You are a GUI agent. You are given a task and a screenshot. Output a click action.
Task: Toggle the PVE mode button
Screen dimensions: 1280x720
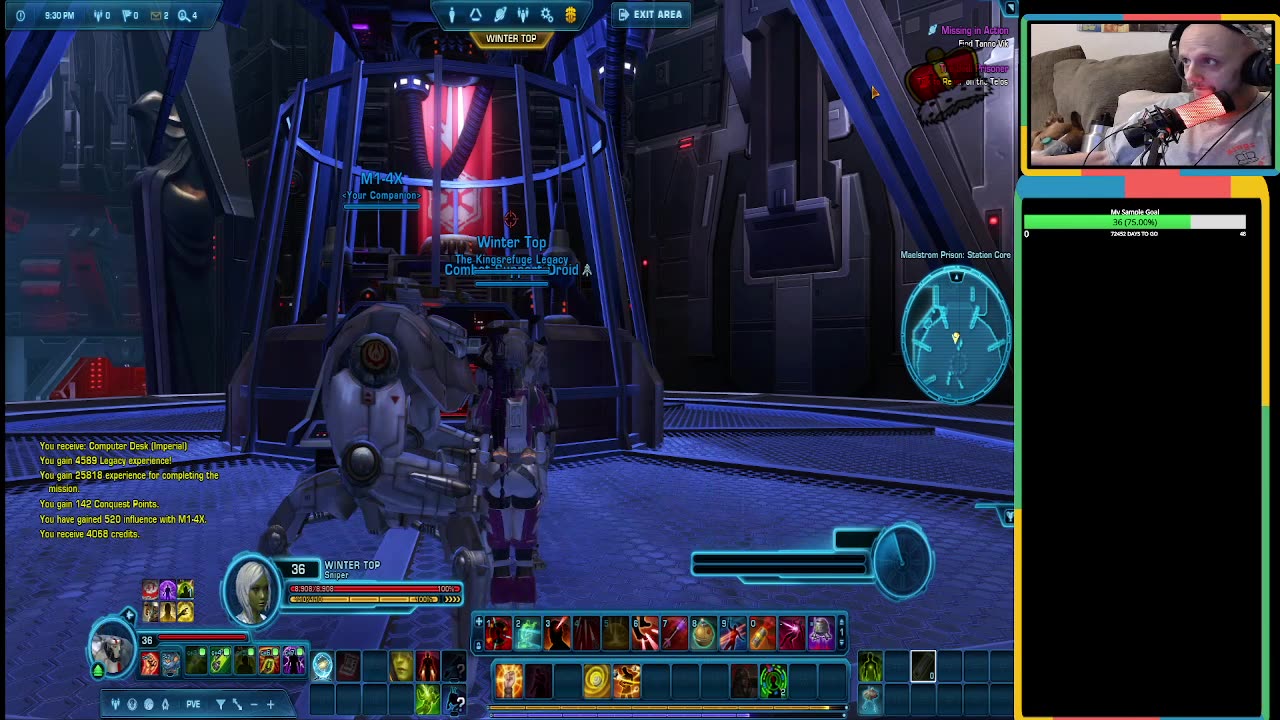[193, 704]
